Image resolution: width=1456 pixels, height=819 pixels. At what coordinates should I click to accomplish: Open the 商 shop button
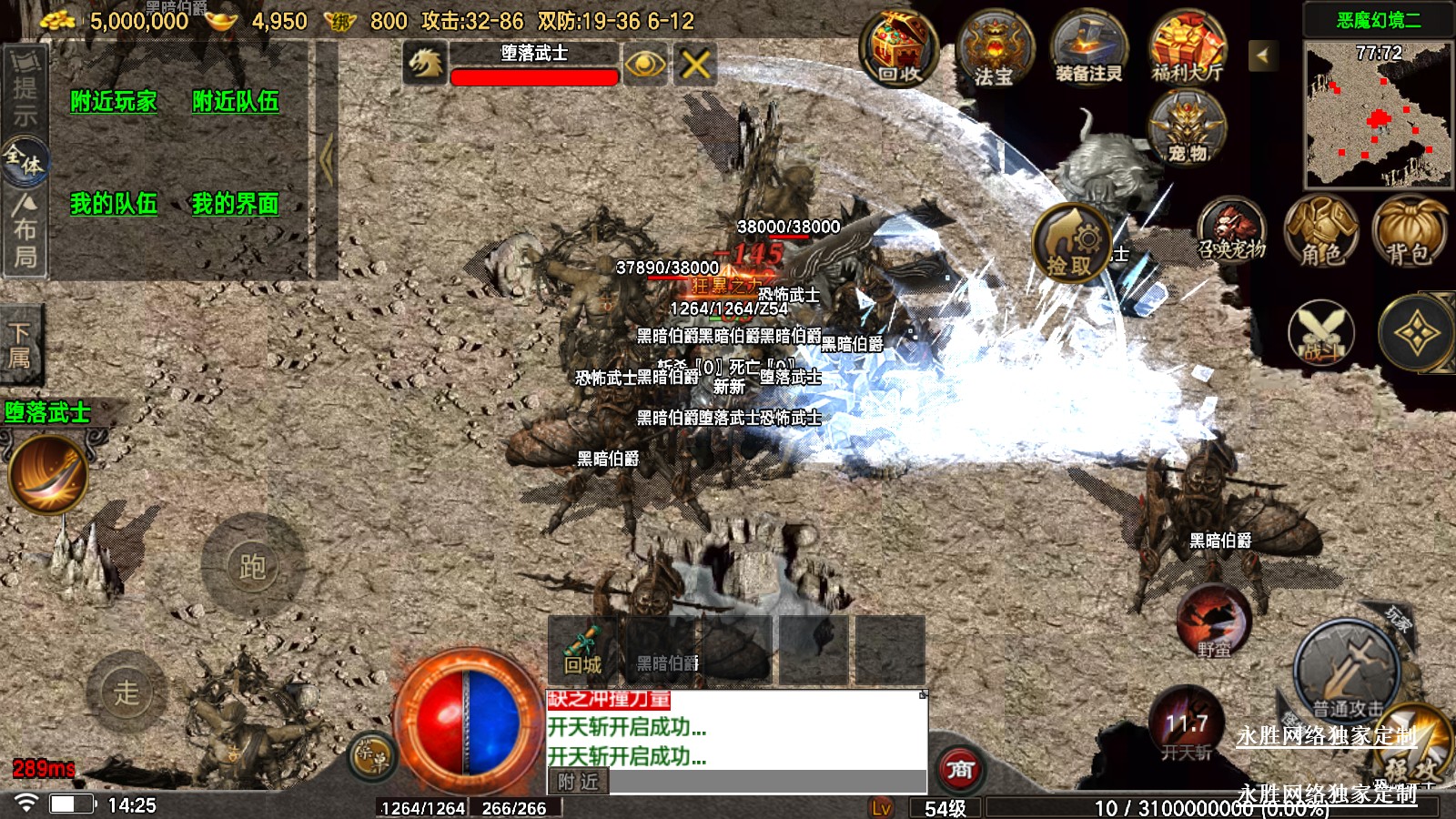[960, 770]
